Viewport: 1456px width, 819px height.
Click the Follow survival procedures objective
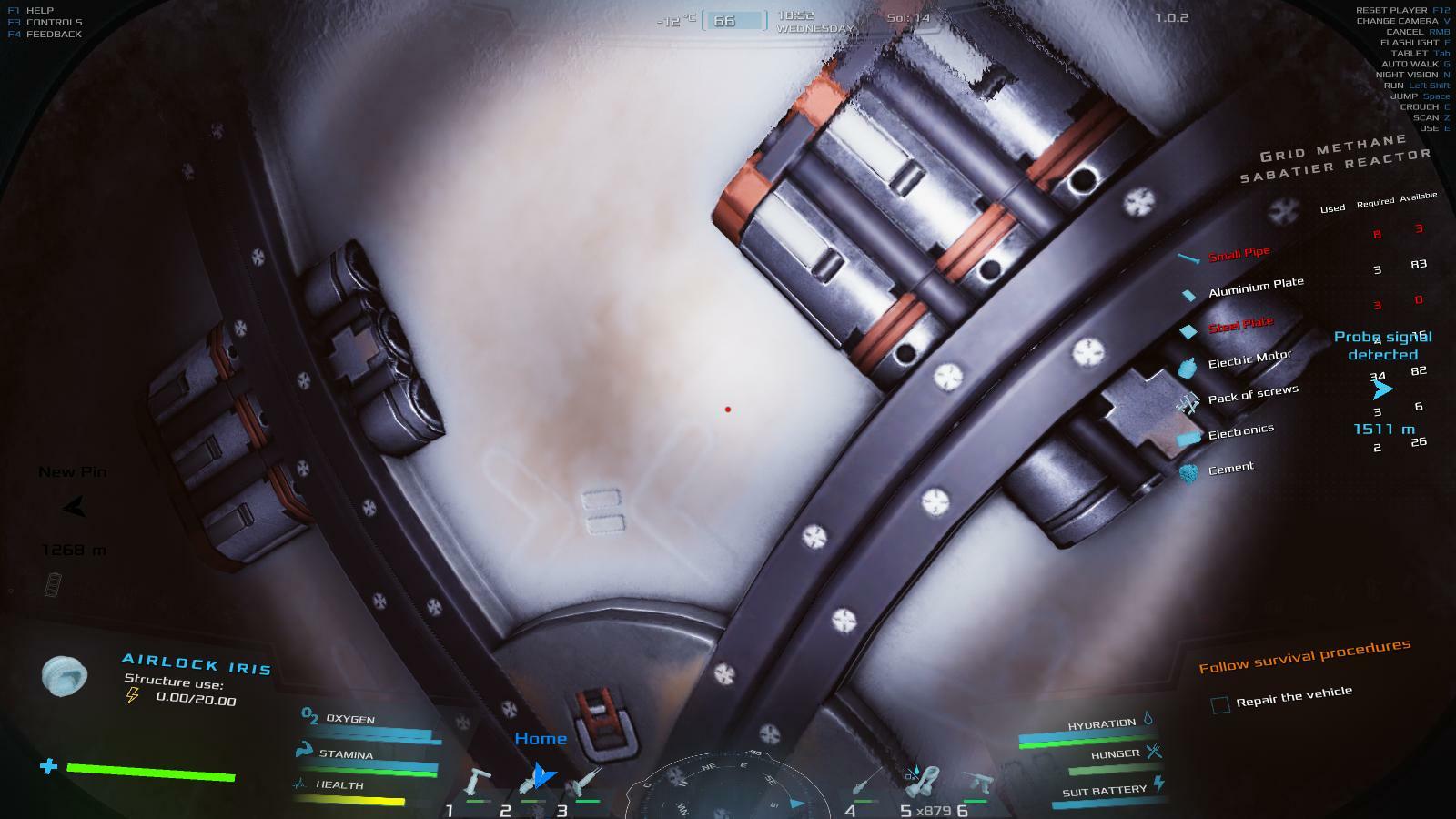coord(1304,656)
